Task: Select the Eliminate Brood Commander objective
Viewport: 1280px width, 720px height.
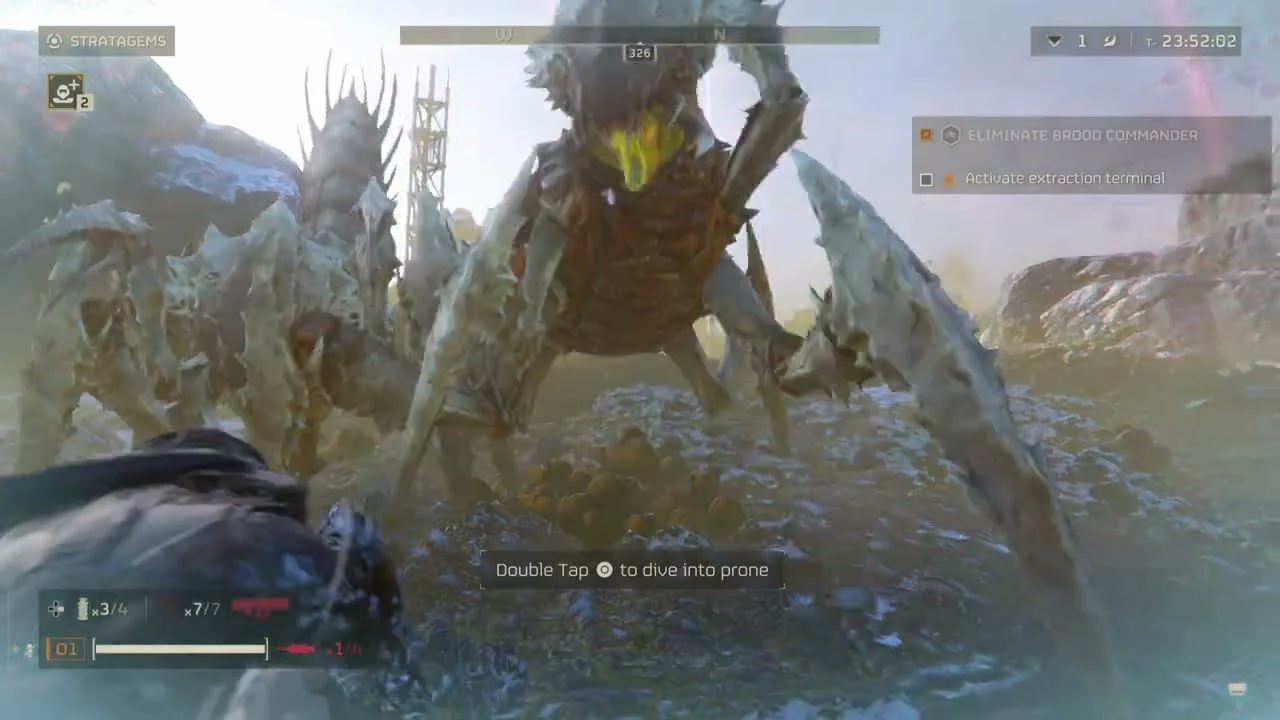Action: (1082, 135)
